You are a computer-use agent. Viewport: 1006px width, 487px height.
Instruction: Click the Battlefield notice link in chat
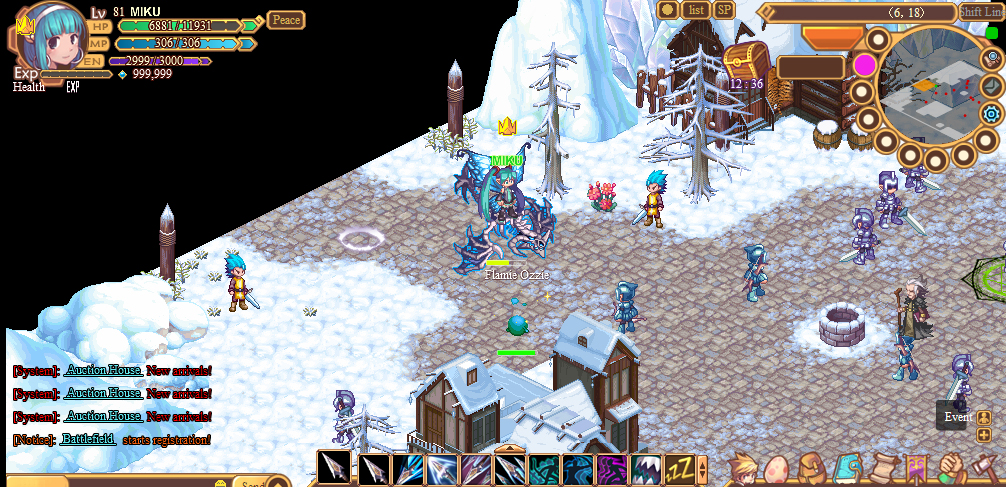[89, 440]
